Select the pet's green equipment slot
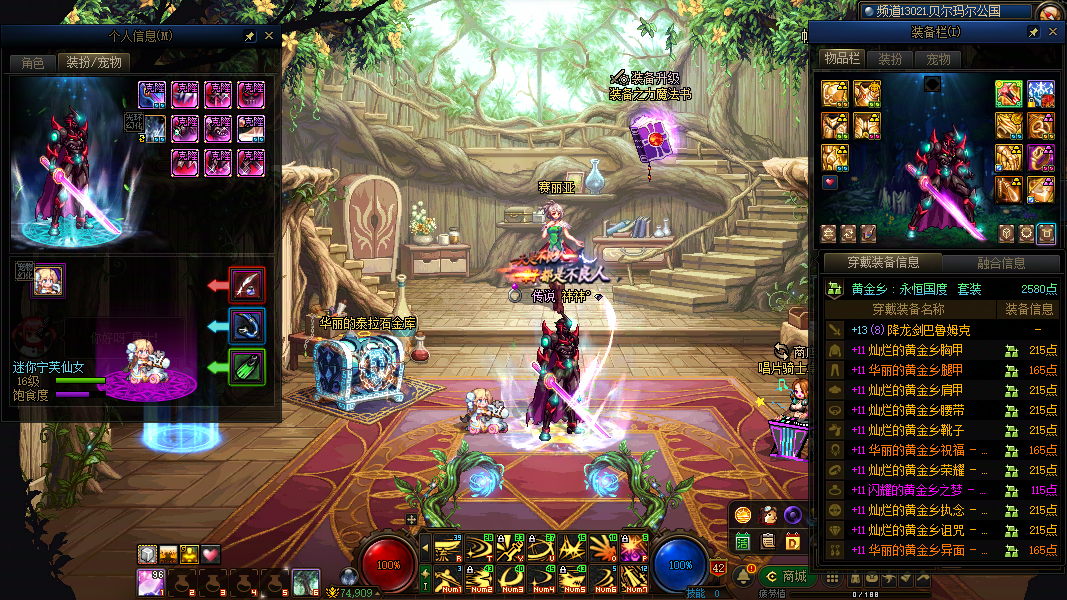Viewport: 1067px width, 600px height. 247,366
